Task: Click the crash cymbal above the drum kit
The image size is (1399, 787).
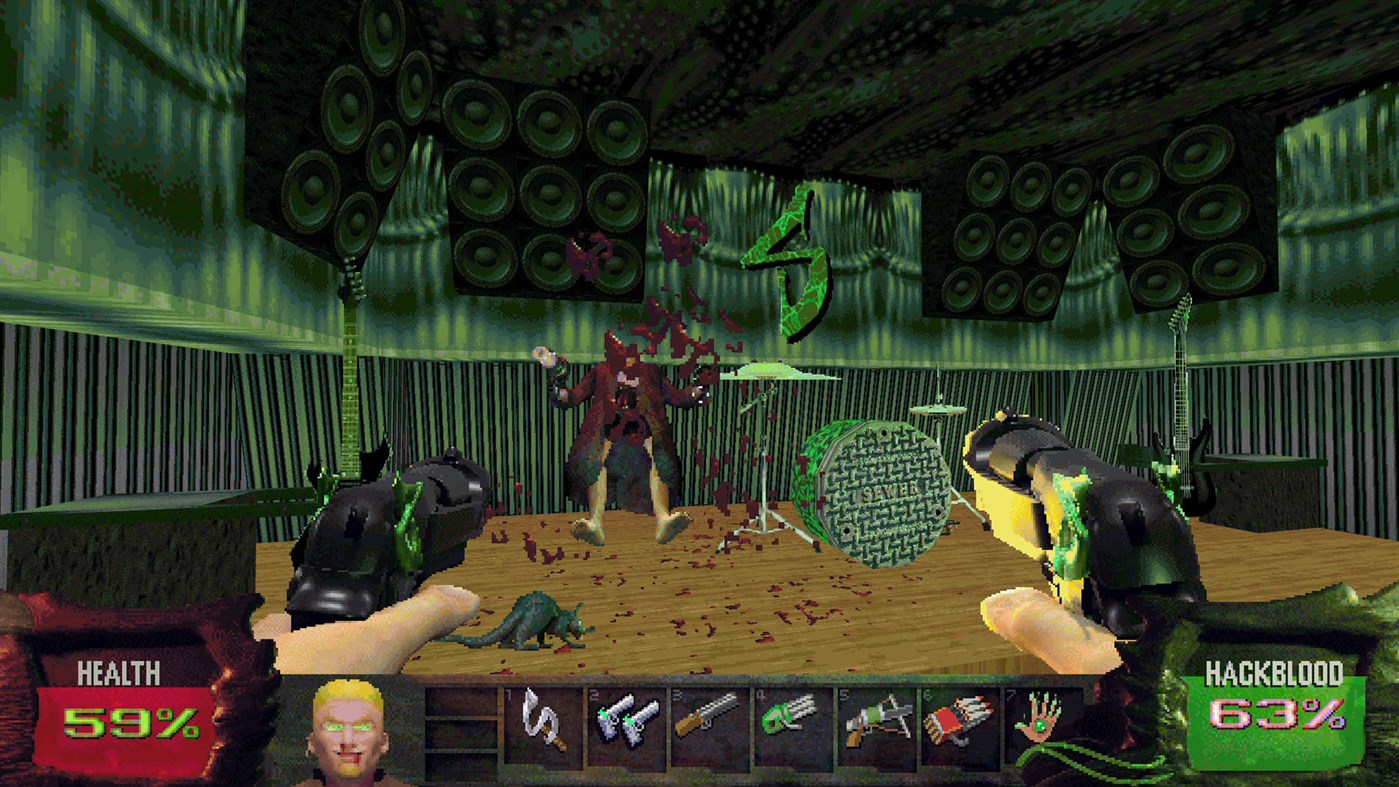Action: pos(770,372)
